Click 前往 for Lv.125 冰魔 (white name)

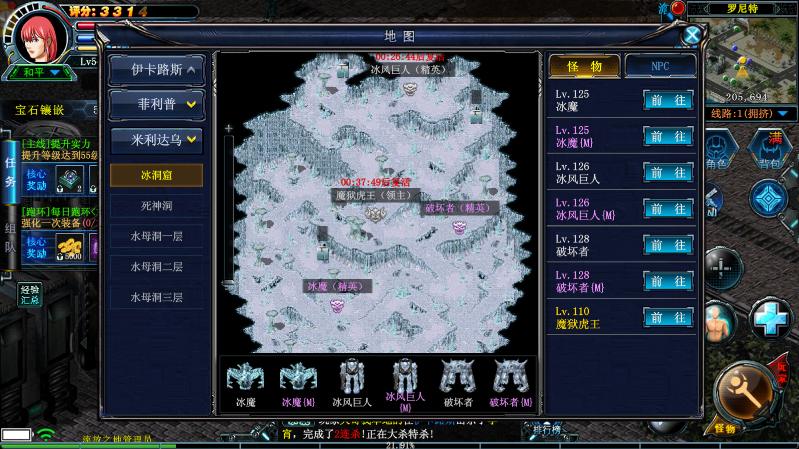[x=668, y=100]
